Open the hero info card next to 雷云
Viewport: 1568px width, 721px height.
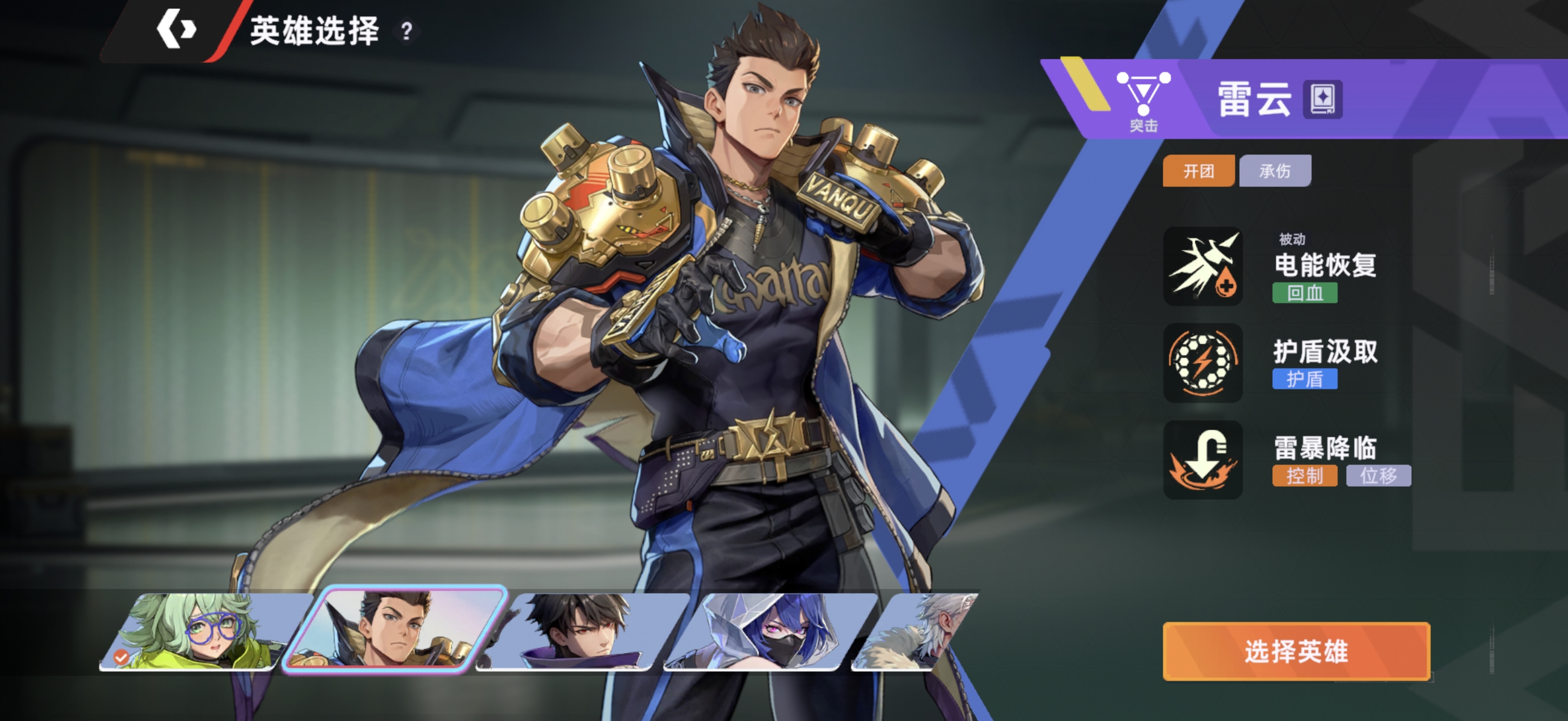[1322, 99]
